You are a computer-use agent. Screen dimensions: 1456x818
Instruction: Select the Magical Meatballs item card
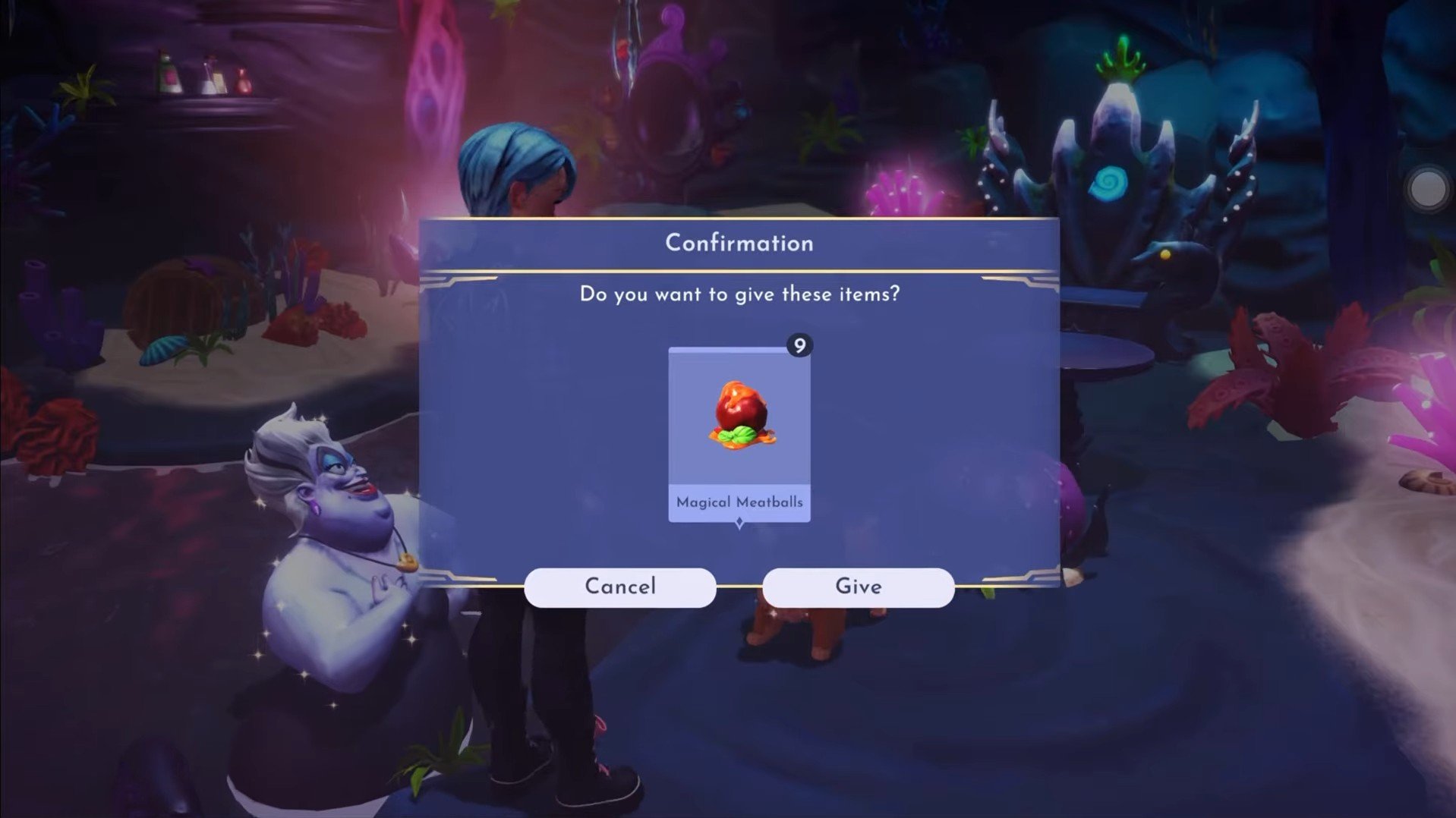point(739,434)
